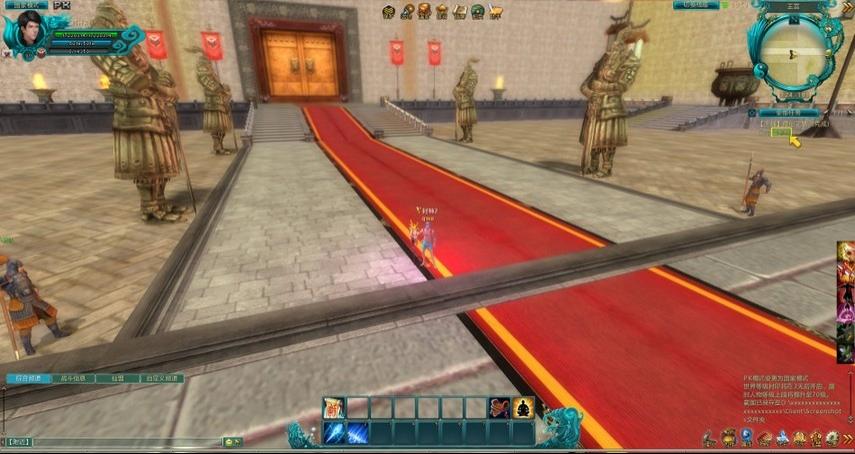Click the green highlighted quest tracker link
This screenshot has height=454, width=855.
(x=780, y=131)
